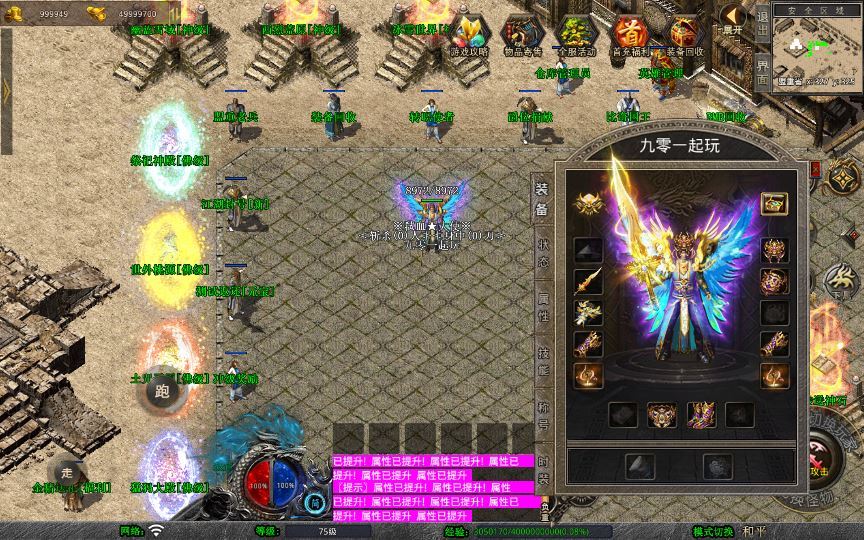Image resolution: width=864 pixels, height=540 pixels.
Task: Click the 展开 expand arrow button
Action: click(733, 20)
